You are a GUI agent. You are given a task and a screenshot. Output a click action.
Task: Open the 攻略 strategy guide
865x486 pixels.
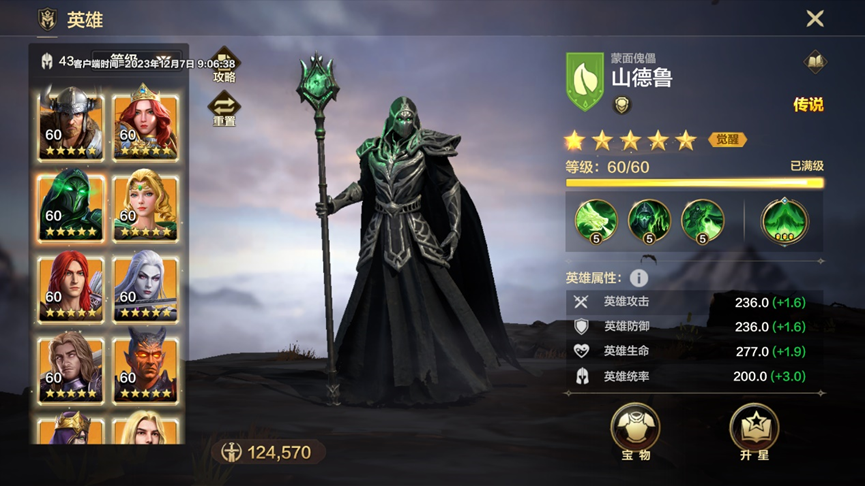point(224,66)
